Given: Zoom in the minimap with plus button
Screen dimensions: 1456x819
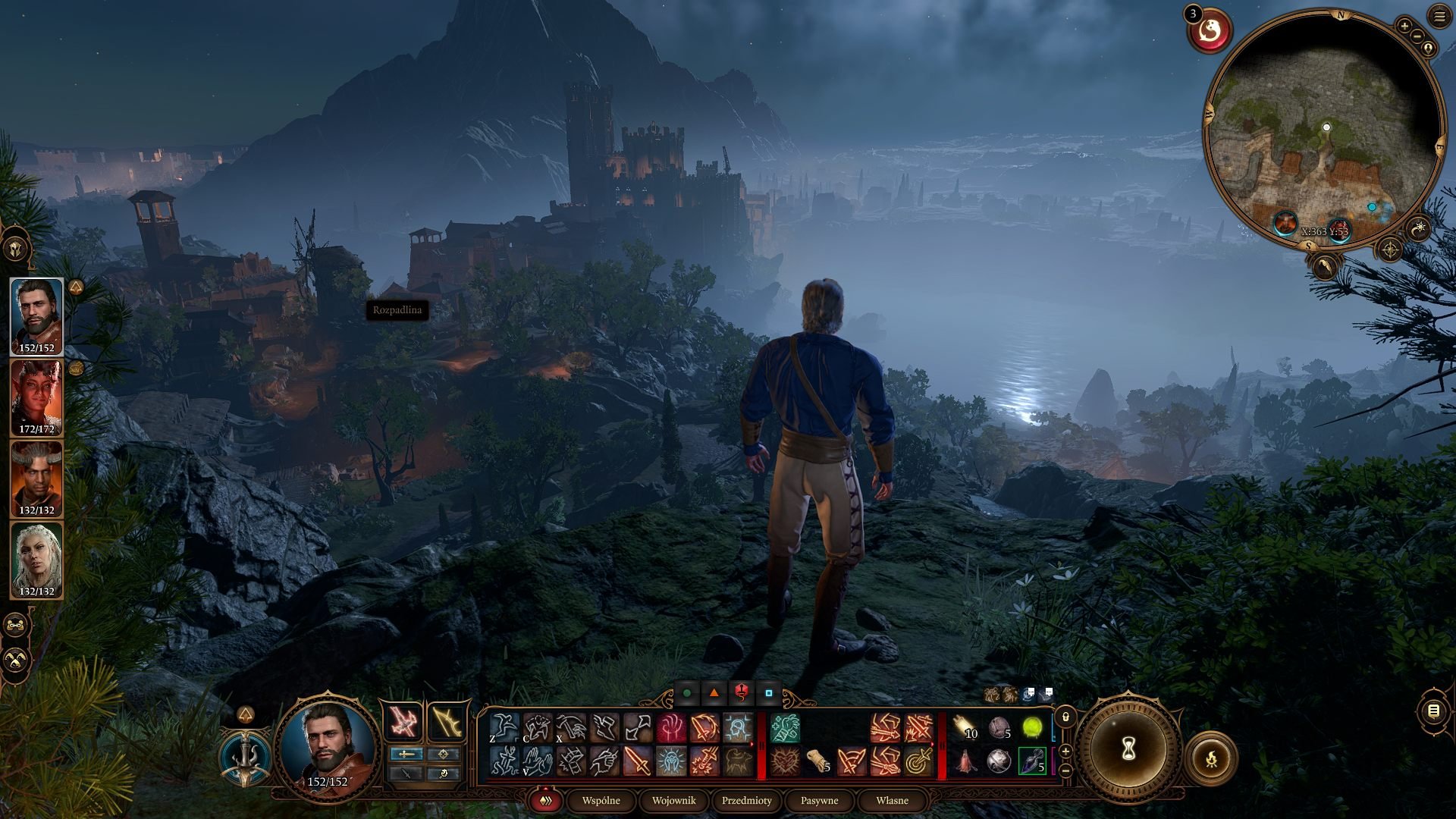Looking at the screenshot, I should [1404, 26].
